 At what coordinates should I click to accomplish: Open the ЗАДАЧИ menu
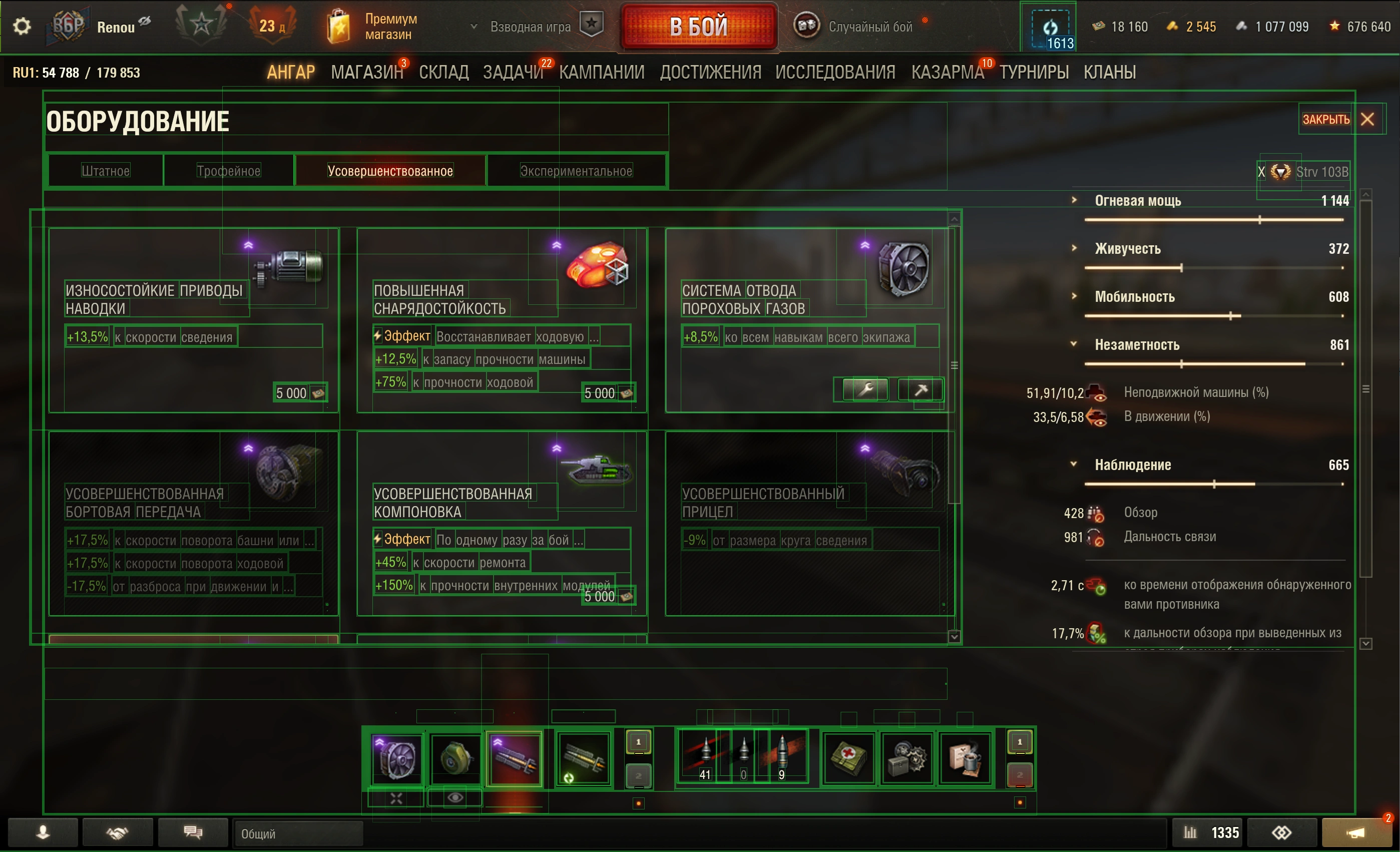click(513, 72)
